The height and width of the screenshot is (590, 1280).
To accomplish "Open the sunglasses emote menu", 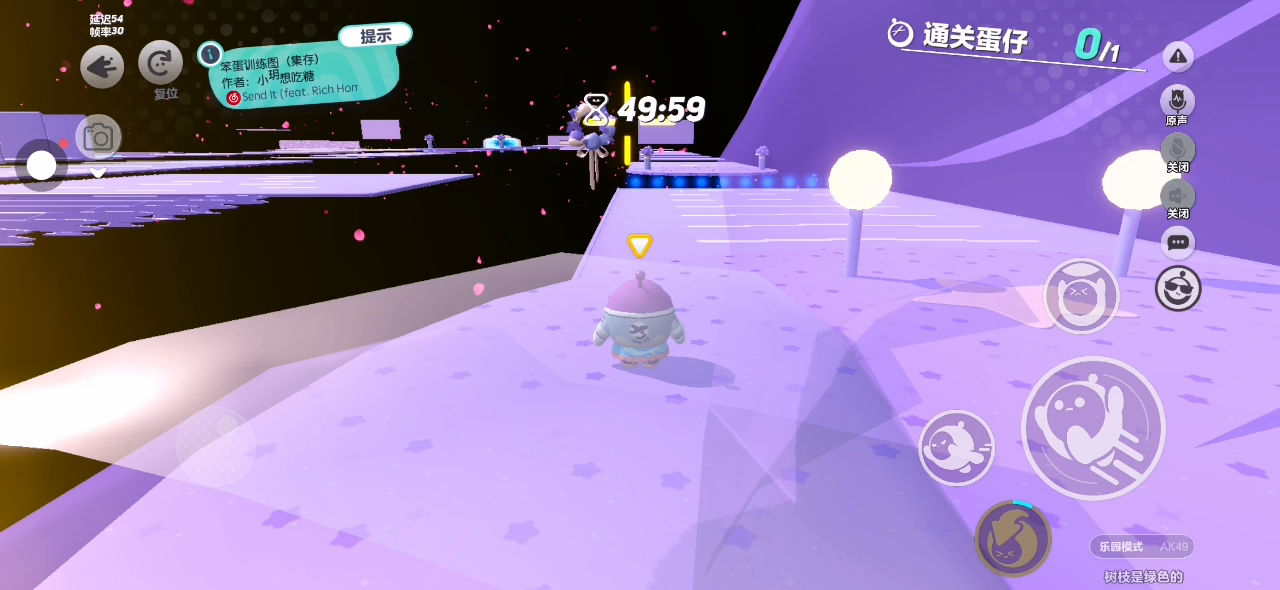I will pyautogui.click(x=1178, y=288).
